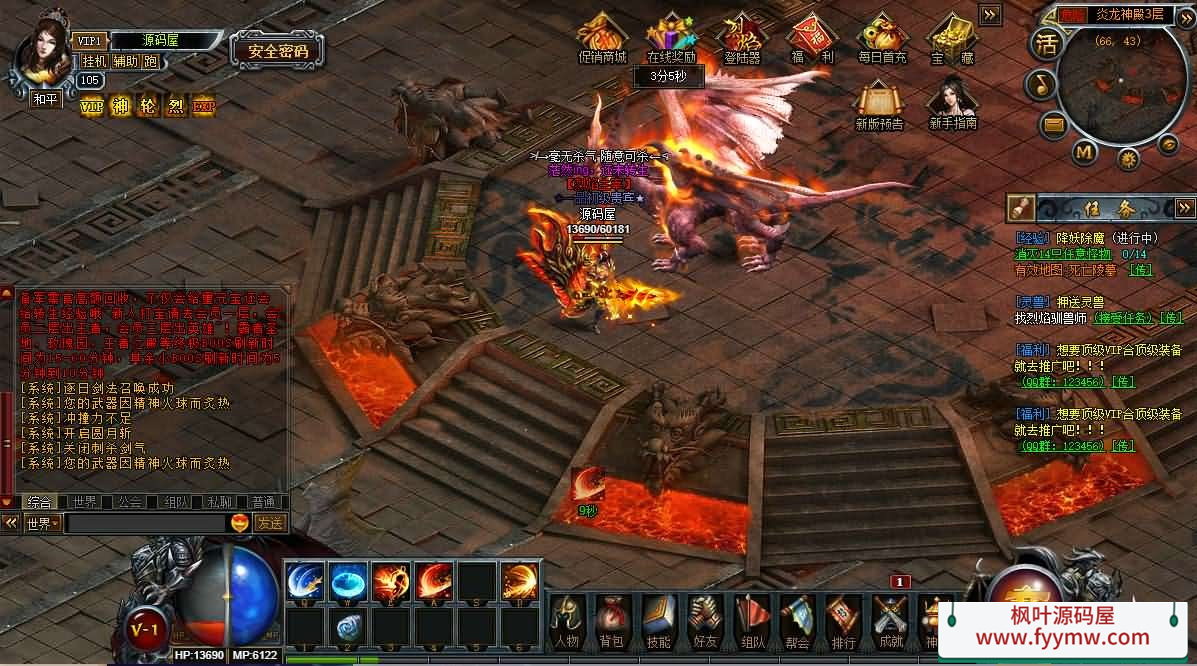Open the 背包 backpack inventory
This screenshot has width=1197, height=666.
(x=610, y=620)
